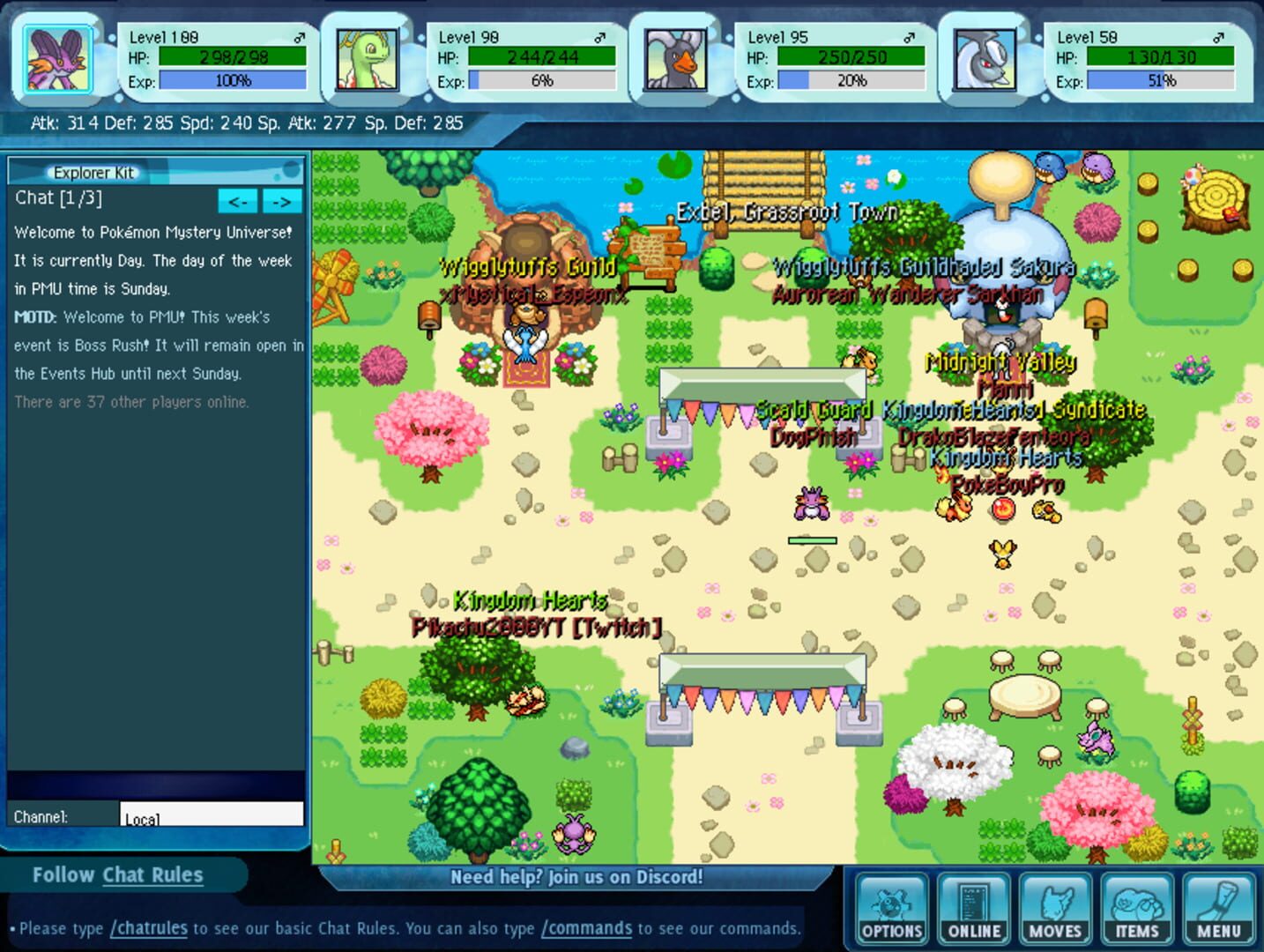
Task: Click inside the Channel text field
Action: pyautogui.click(x=212, y=813)
